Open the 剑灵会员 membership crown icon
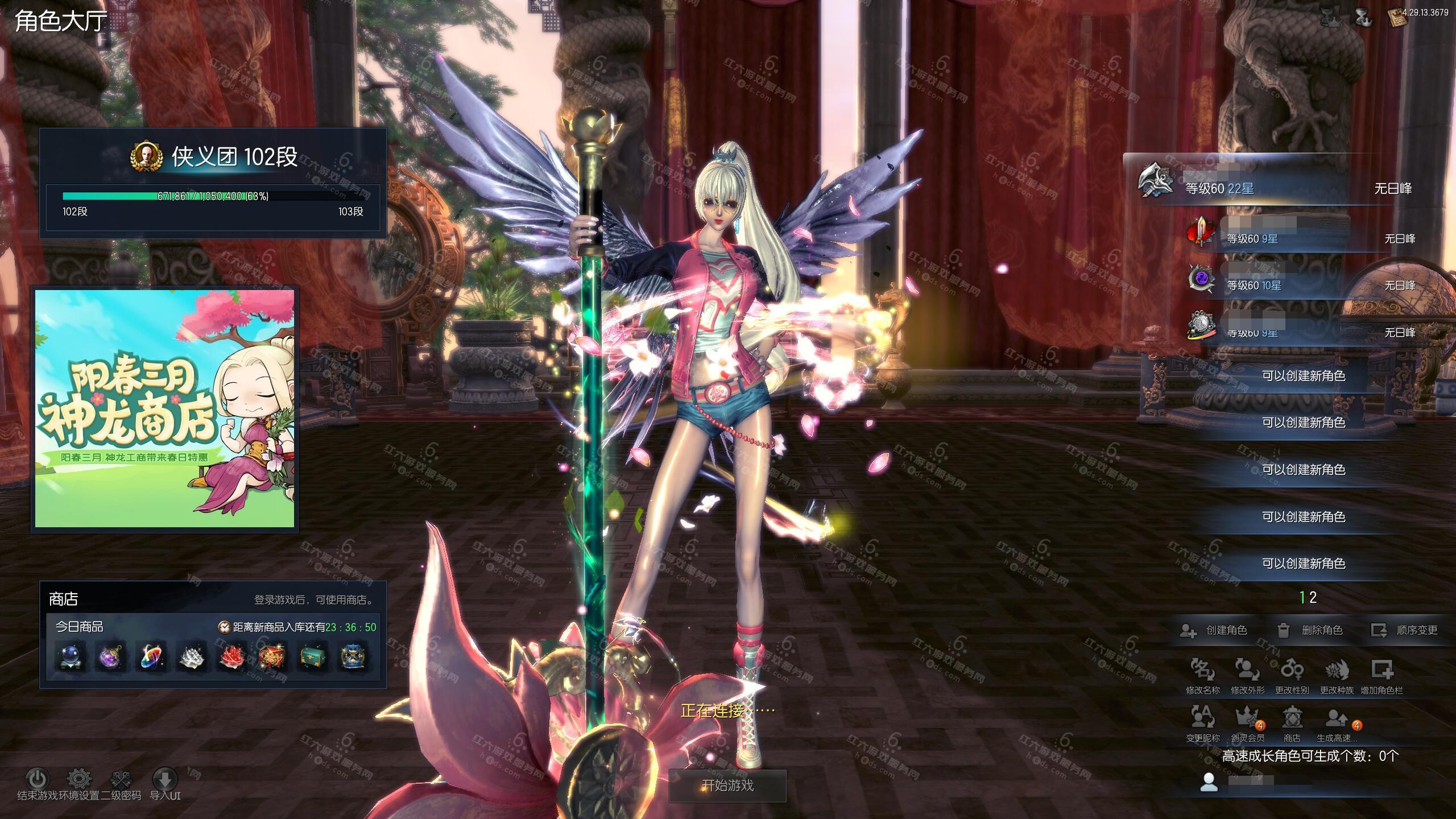 click(1247, 719)
